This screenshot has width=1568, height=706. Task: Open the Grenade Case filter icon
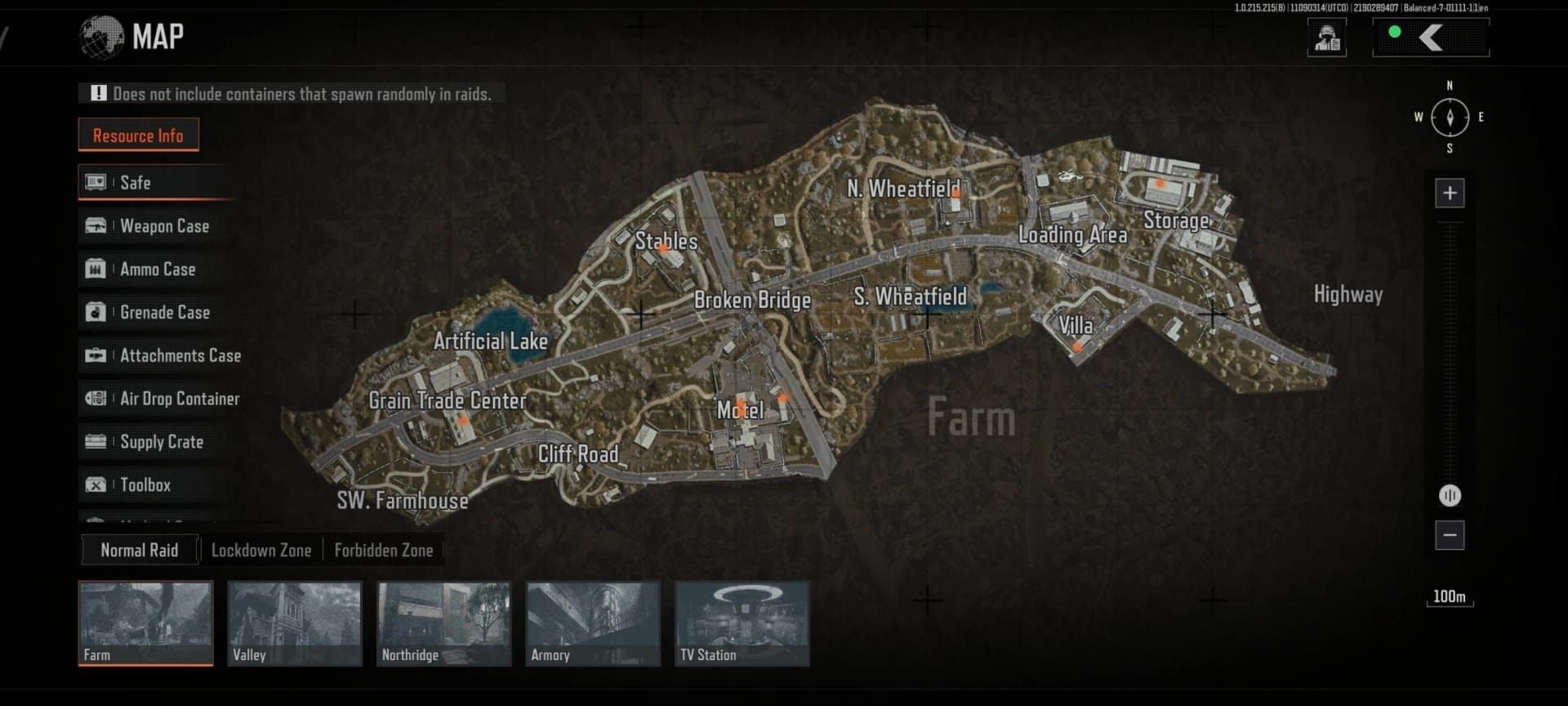click(x=96, y=312)
